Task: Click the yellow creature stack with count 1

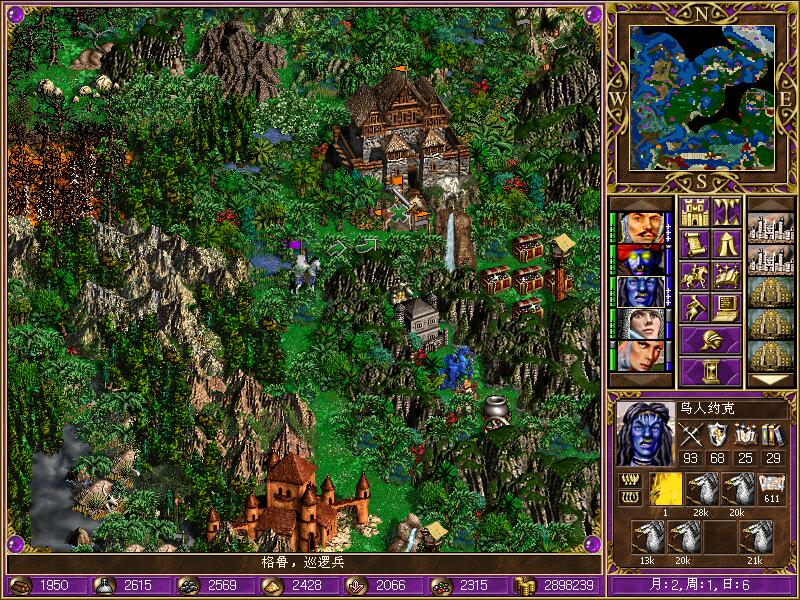Action: click(666, 490)
